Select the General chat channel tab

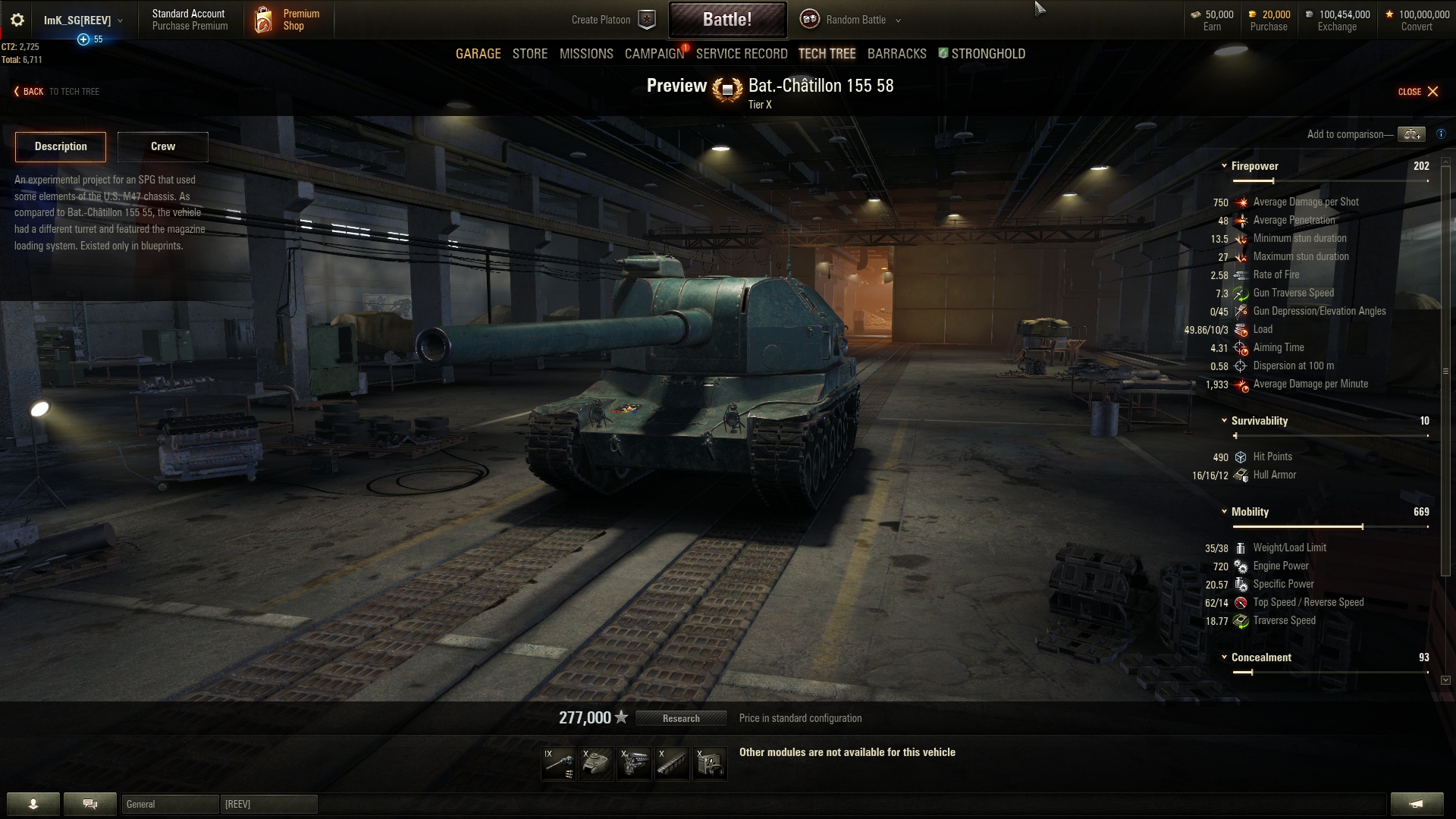pos(170,804)
